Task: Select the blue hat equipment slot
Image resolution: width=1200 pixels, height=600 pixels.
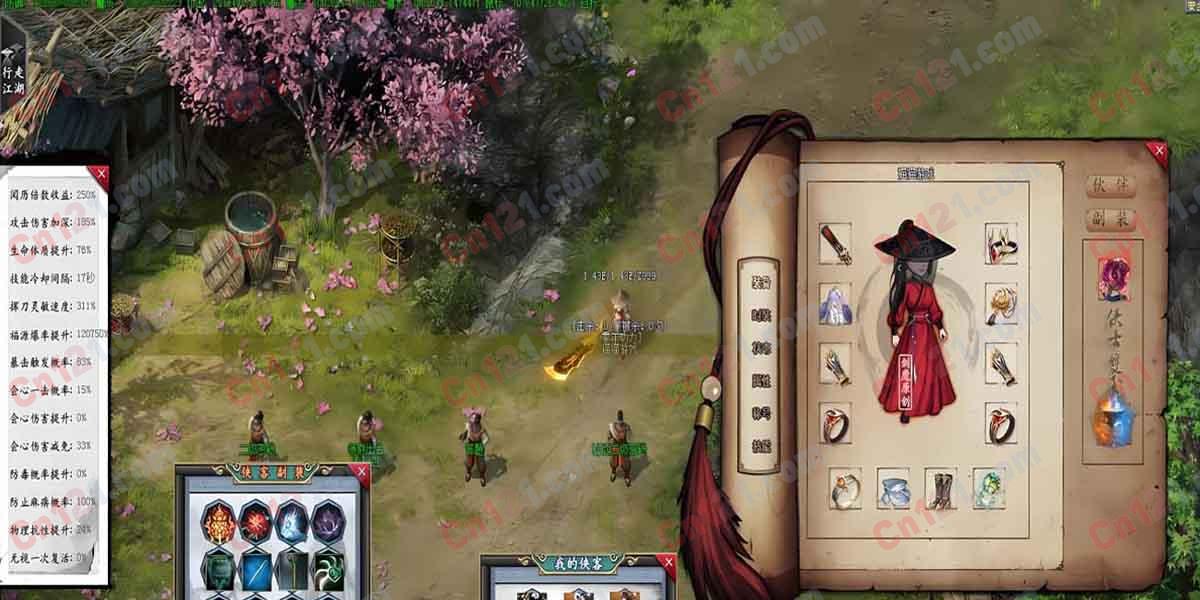Action: (893, 488)
